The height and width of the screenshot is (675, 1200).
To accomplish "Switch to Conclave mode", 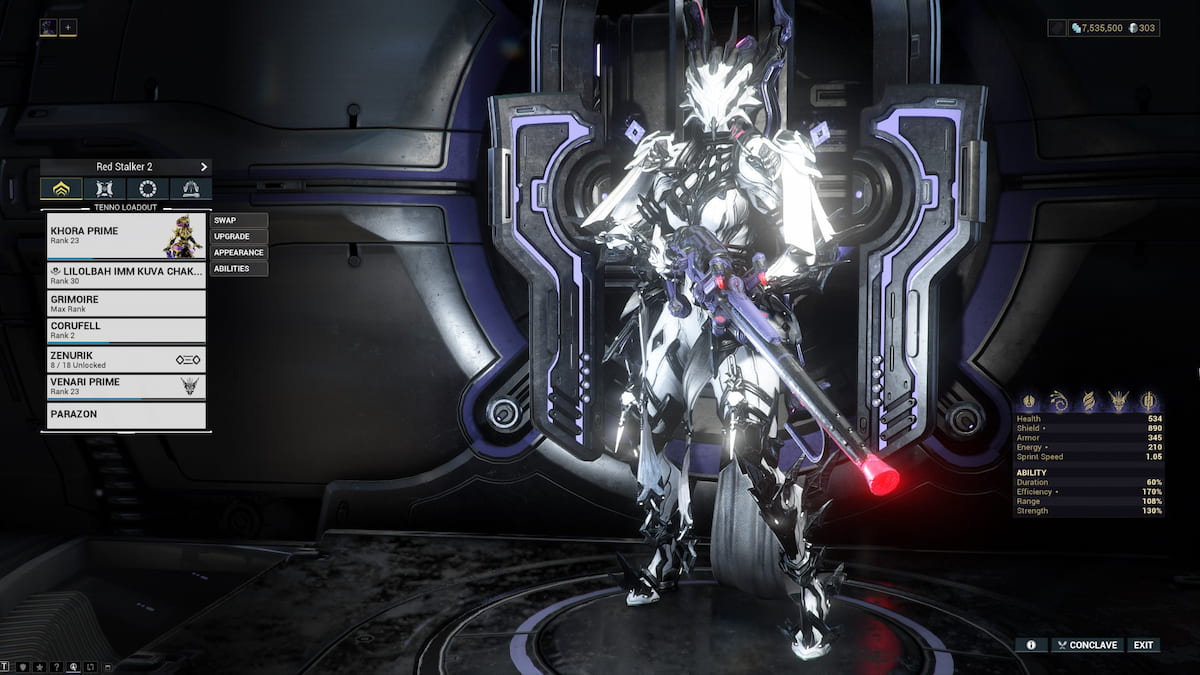I will [x=1085, y=645].
